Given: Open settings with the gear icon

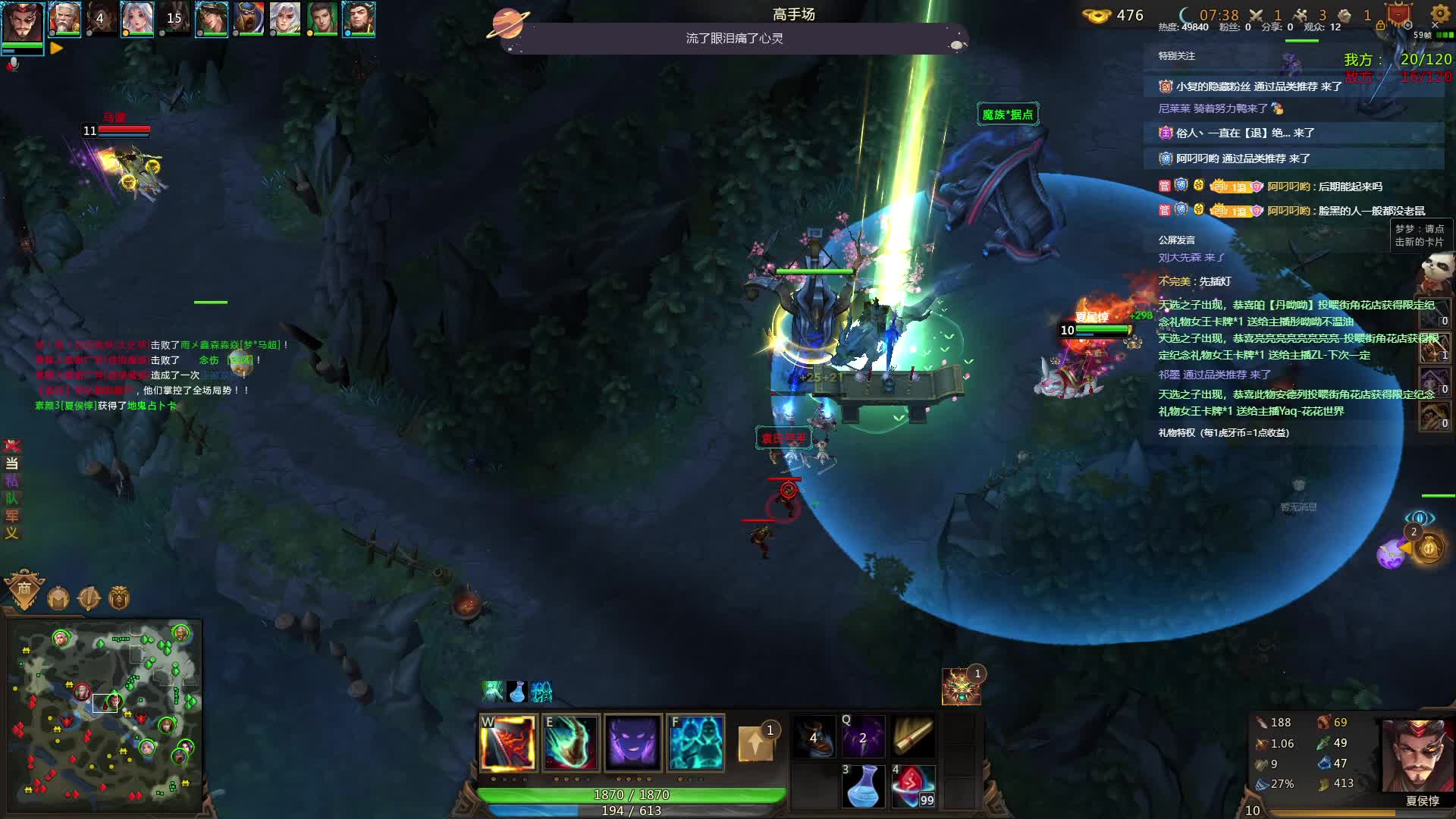Looking at the screenshot, I should tap(1439, 14).
